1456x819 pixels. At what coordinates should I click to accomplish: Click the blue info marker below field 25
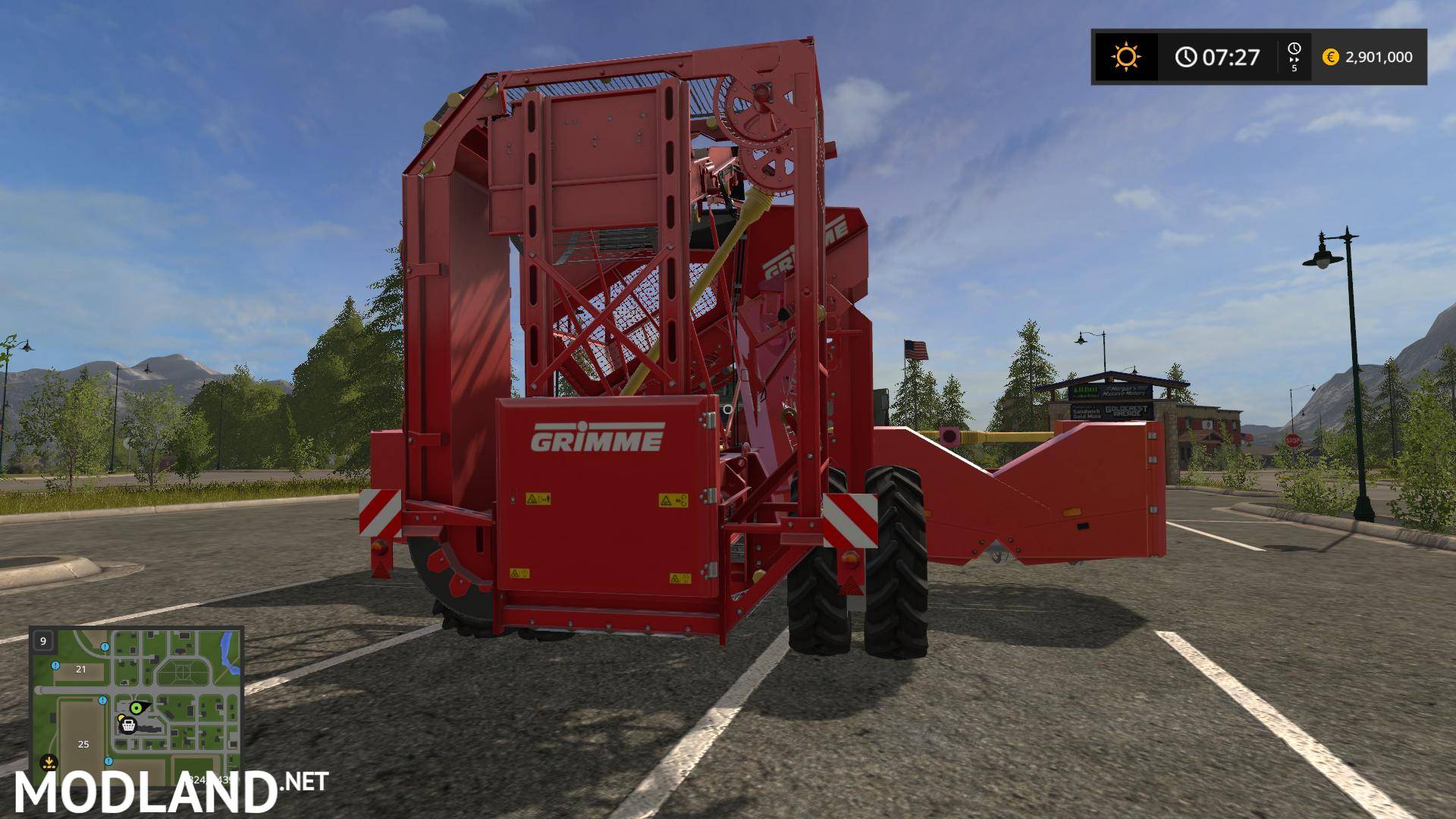point(108,761)
